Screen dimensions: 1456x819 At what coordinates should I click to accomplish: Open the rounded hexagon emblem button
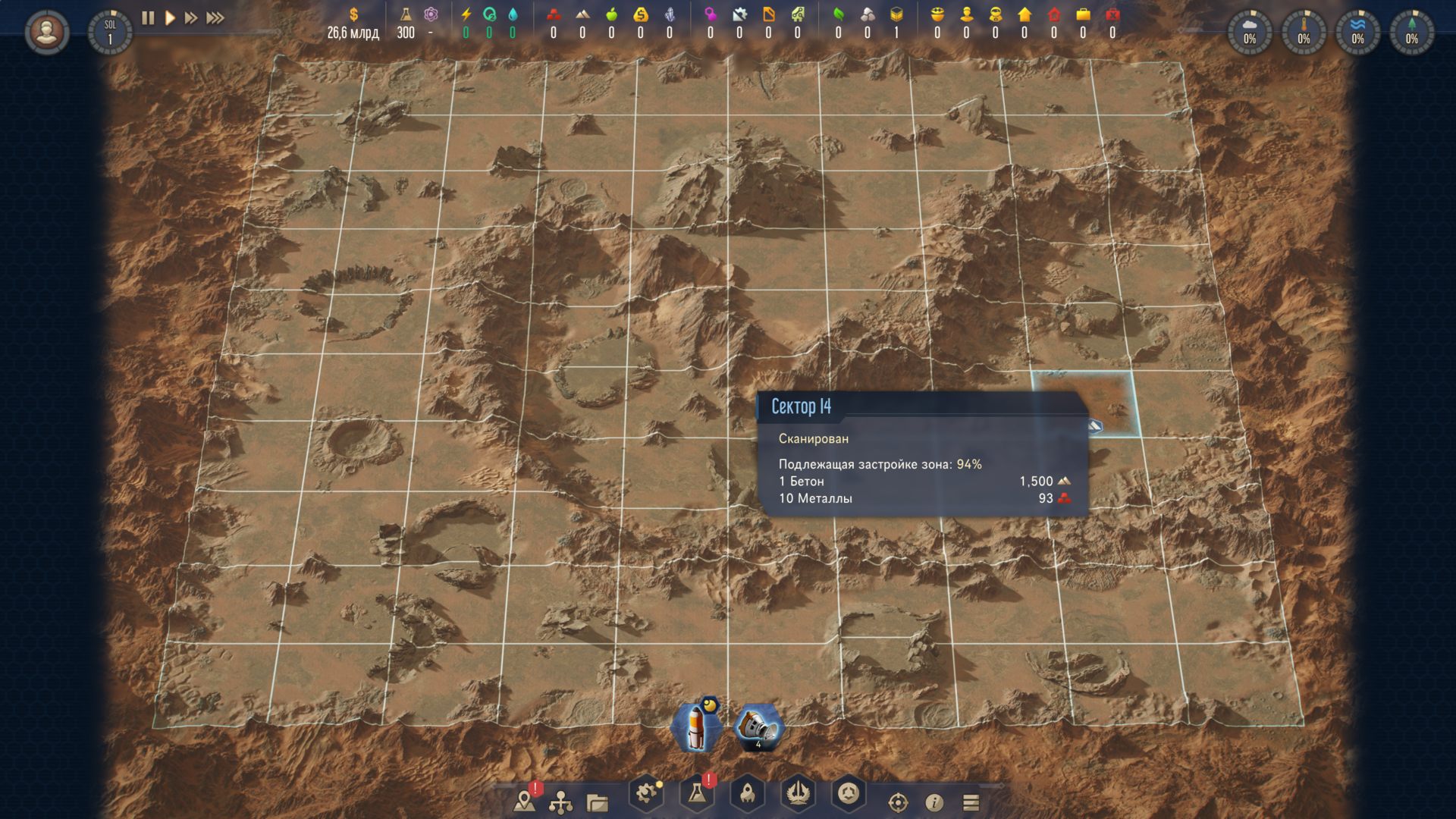848,794
